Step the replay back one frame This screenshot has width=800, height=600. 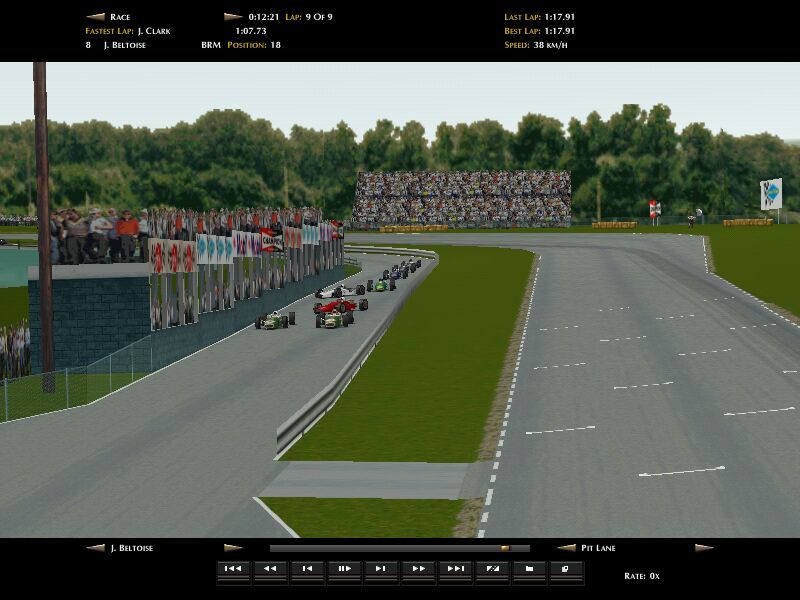point(306,569)
